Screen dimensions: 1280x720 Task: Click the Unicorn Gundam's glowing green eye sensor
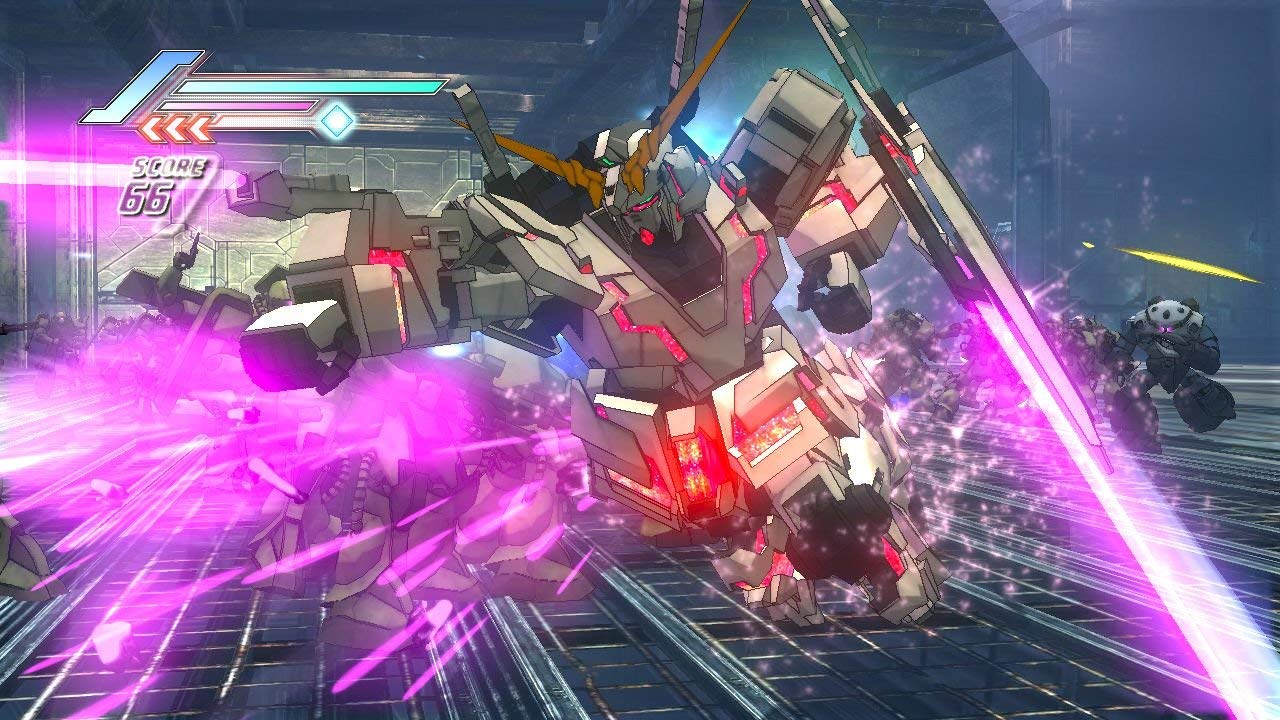tap(607, 160)
